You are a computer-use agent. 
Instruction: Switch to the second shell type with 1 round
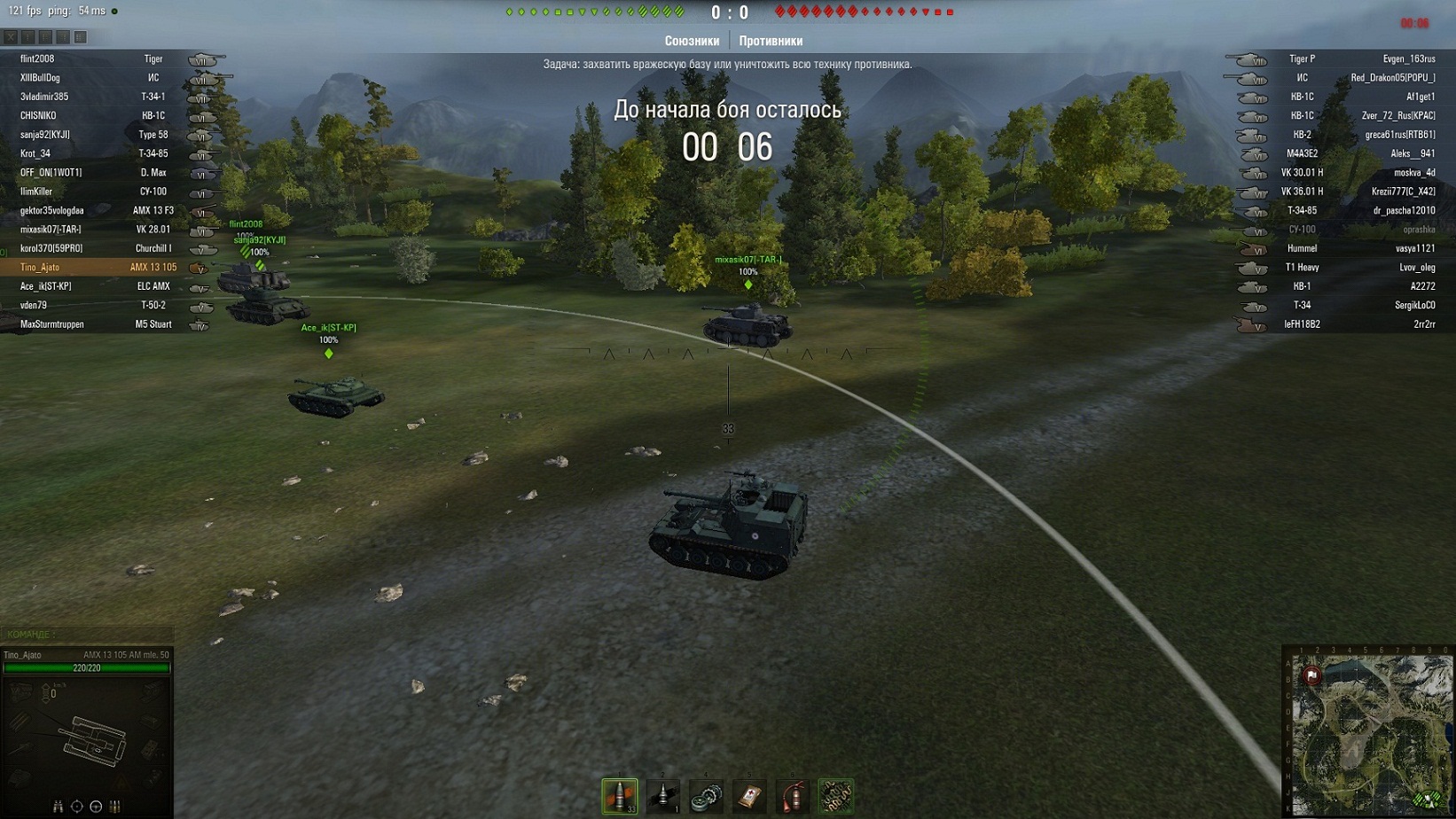pos(662,795)
